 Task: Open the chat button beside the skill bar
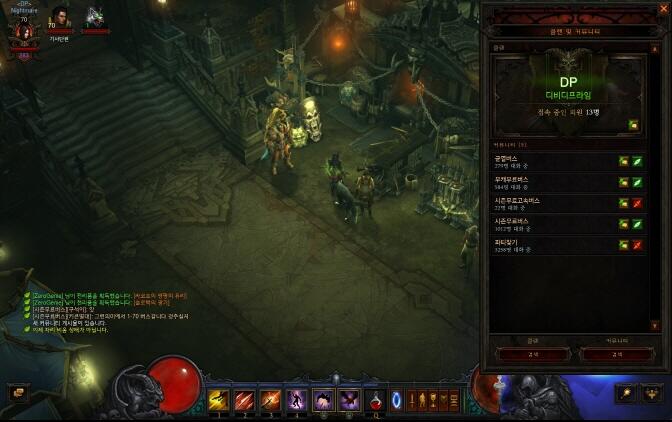[x=18, y=393]
